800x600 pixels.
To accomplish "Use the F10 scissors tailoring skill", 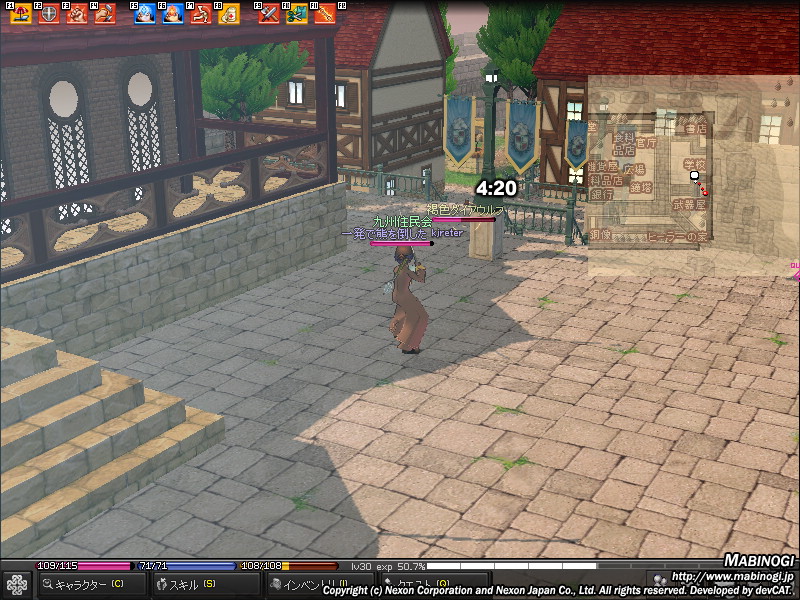I will coord(296,13).
